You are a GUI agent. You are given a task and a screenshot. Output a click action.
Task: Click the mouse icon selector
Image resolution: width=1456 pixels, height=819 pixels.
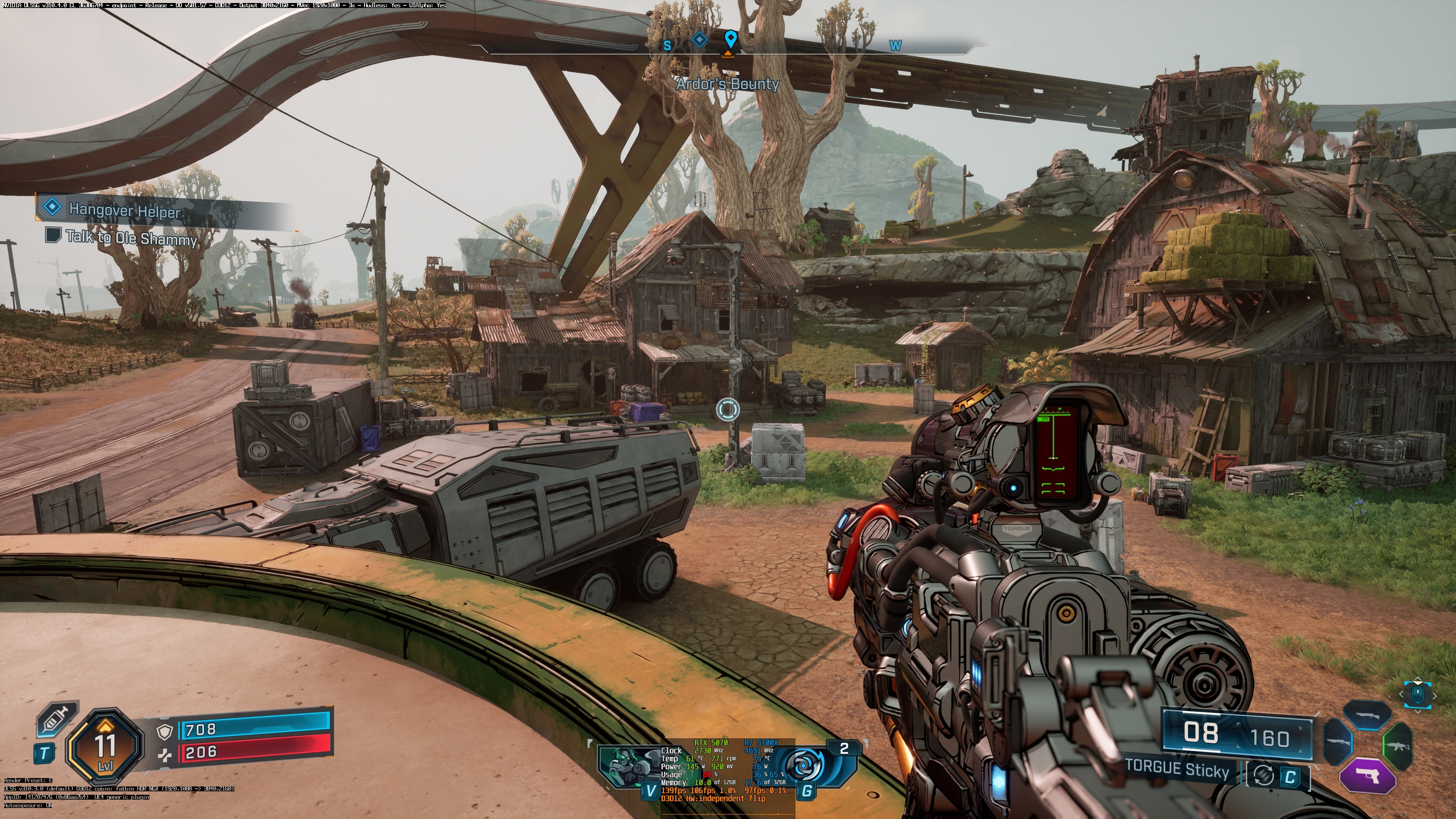click(x=1417, y=694)
